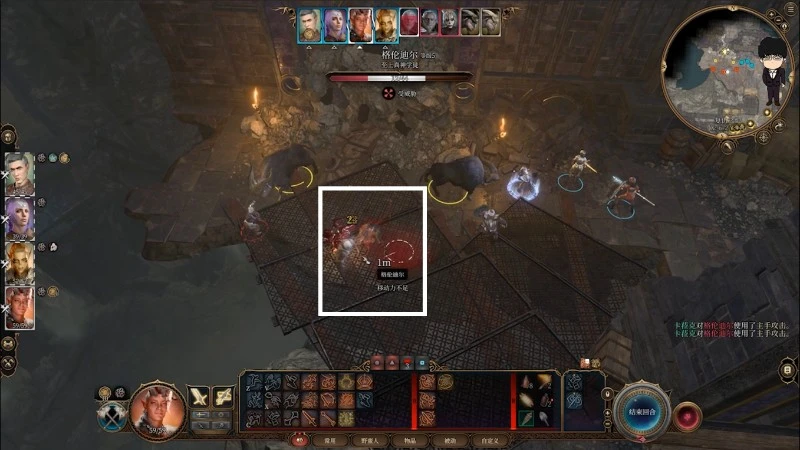This screenshot has height=450, width=800.
Task: Click the active character portrait by the hotbar
Action: point(157,410)
